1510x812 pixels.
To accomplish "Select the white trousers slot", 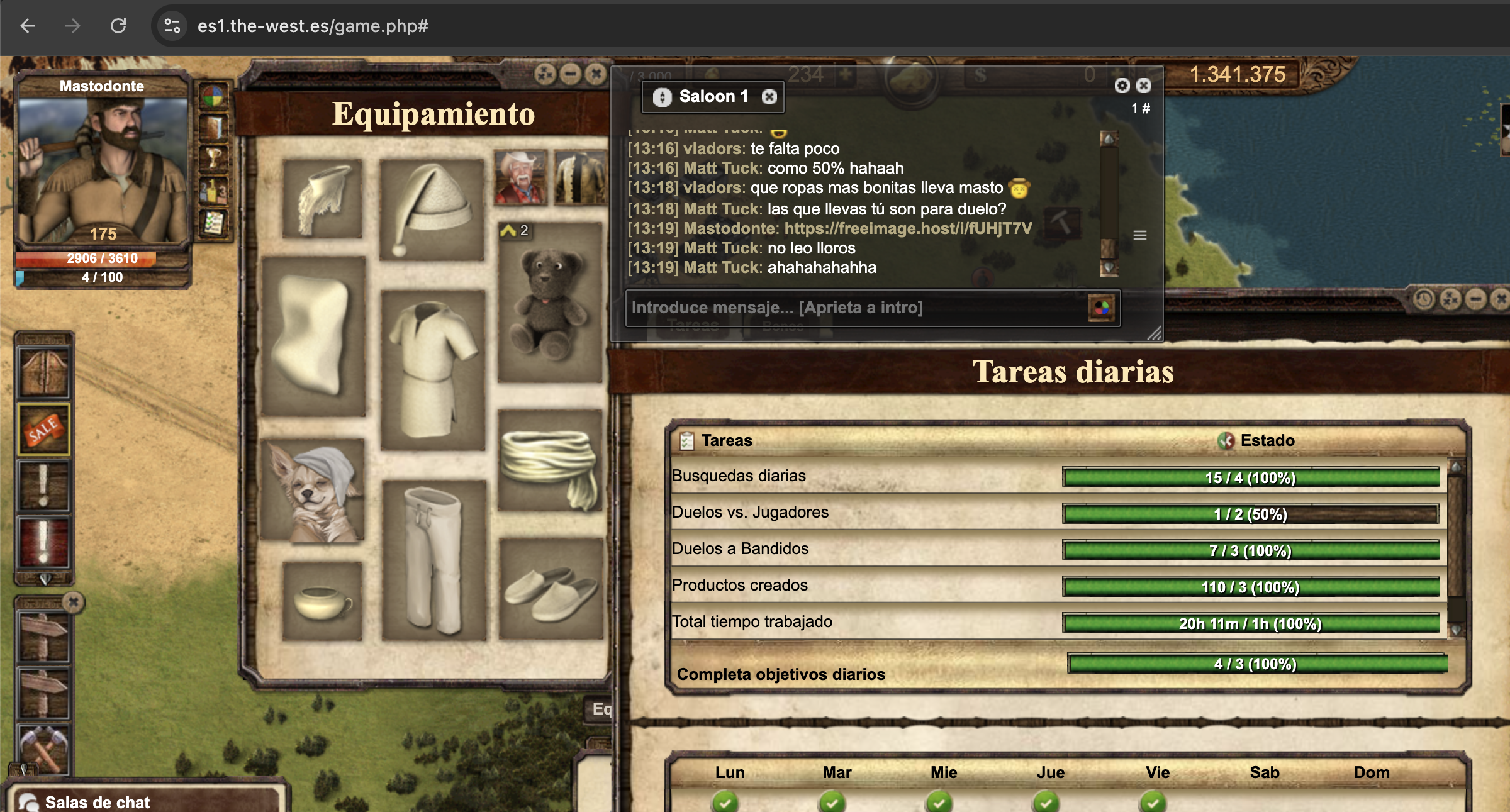I will pyautogui.click(x=433, y=560).
